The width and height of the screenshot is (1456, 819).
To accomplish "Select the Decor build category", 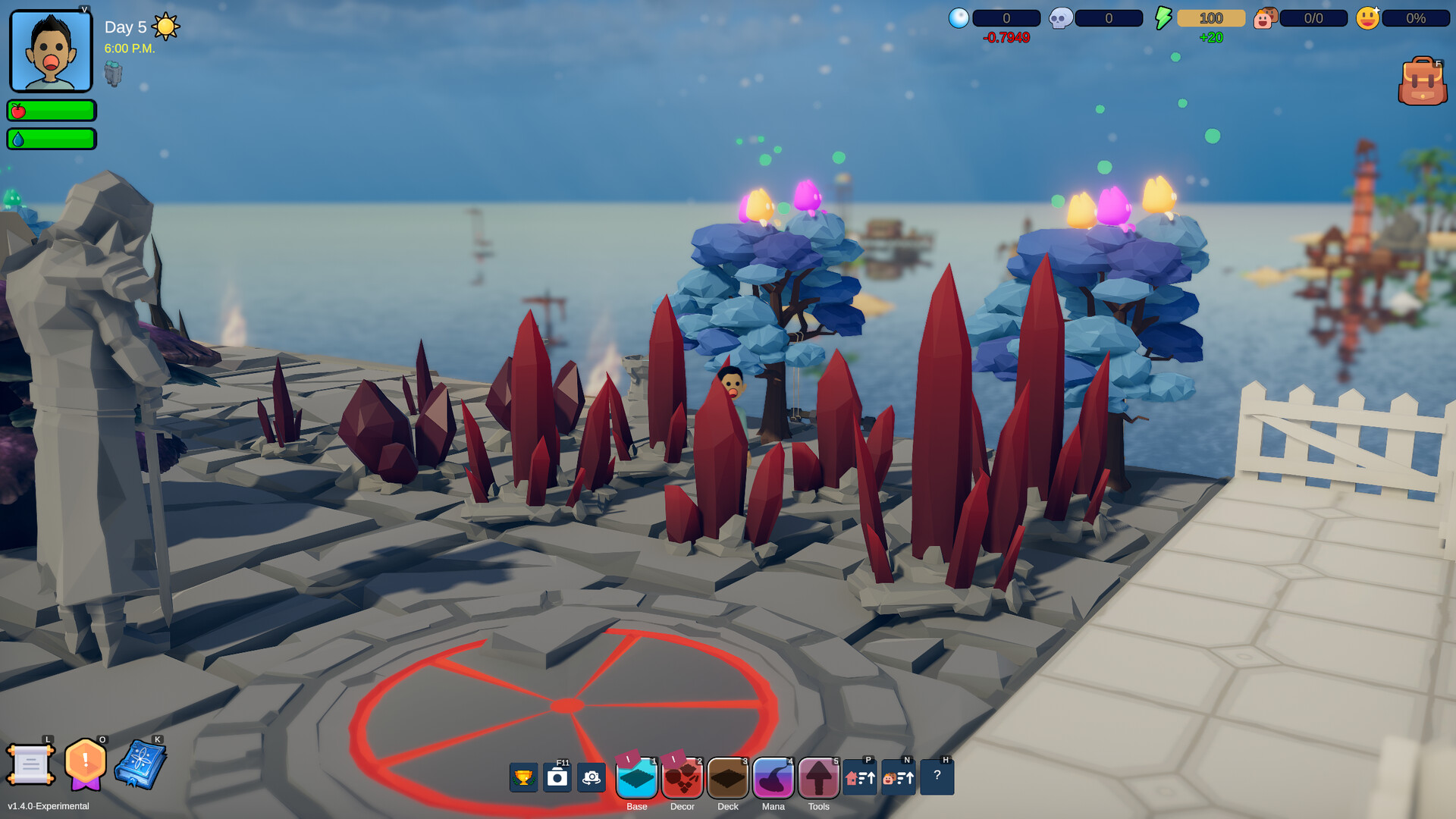I will coord(682,778).
